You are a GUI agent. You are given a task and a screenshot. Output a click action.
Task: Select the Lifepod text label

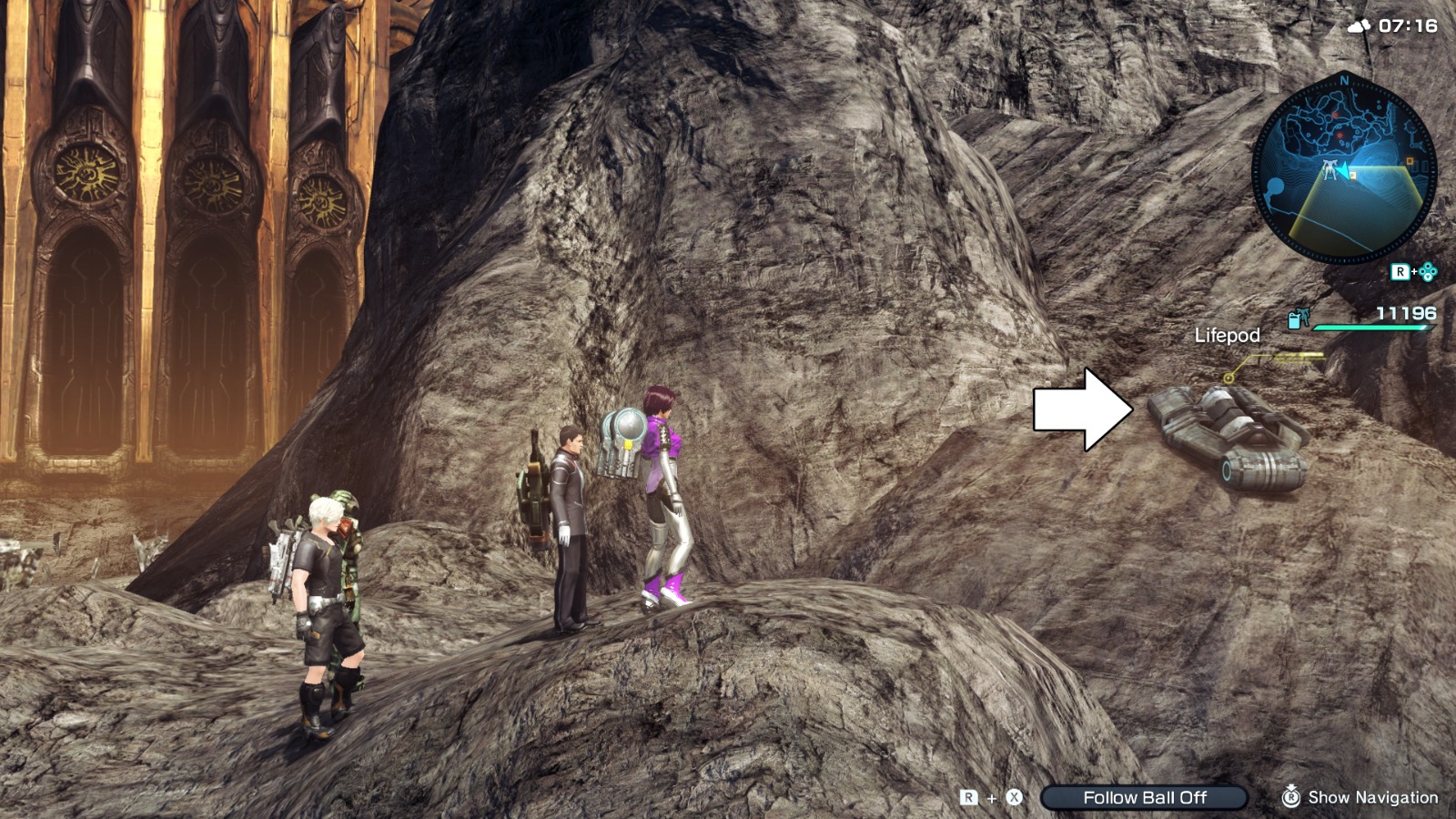(1228, 335)
